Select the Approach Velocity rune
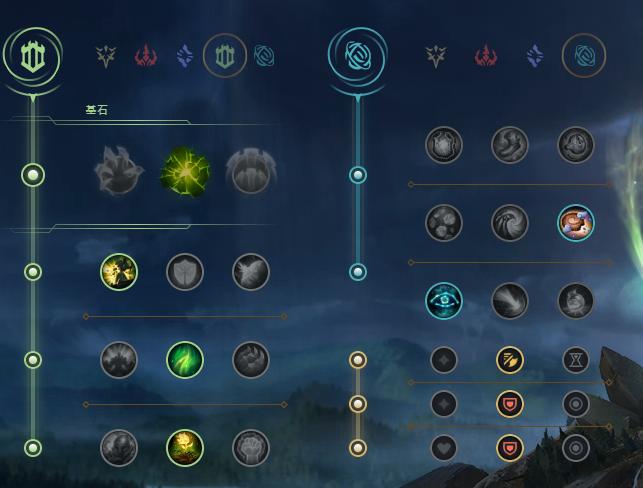This screenshot has width=643, height=488. 510,300
